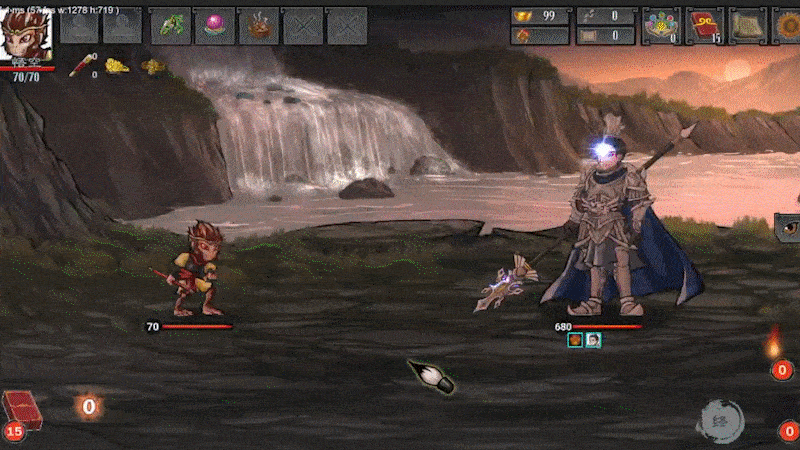The image size is (800, 450).
Task: Click the red card draw pile
Action: [x=18, y=410]
